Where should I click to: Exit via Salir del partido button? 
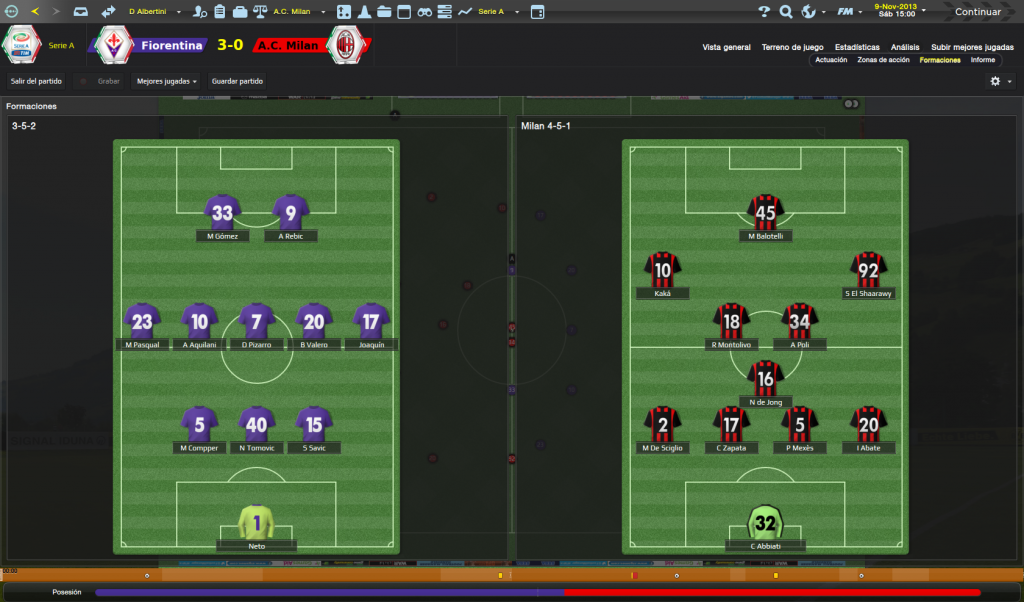tap(36, 81)
